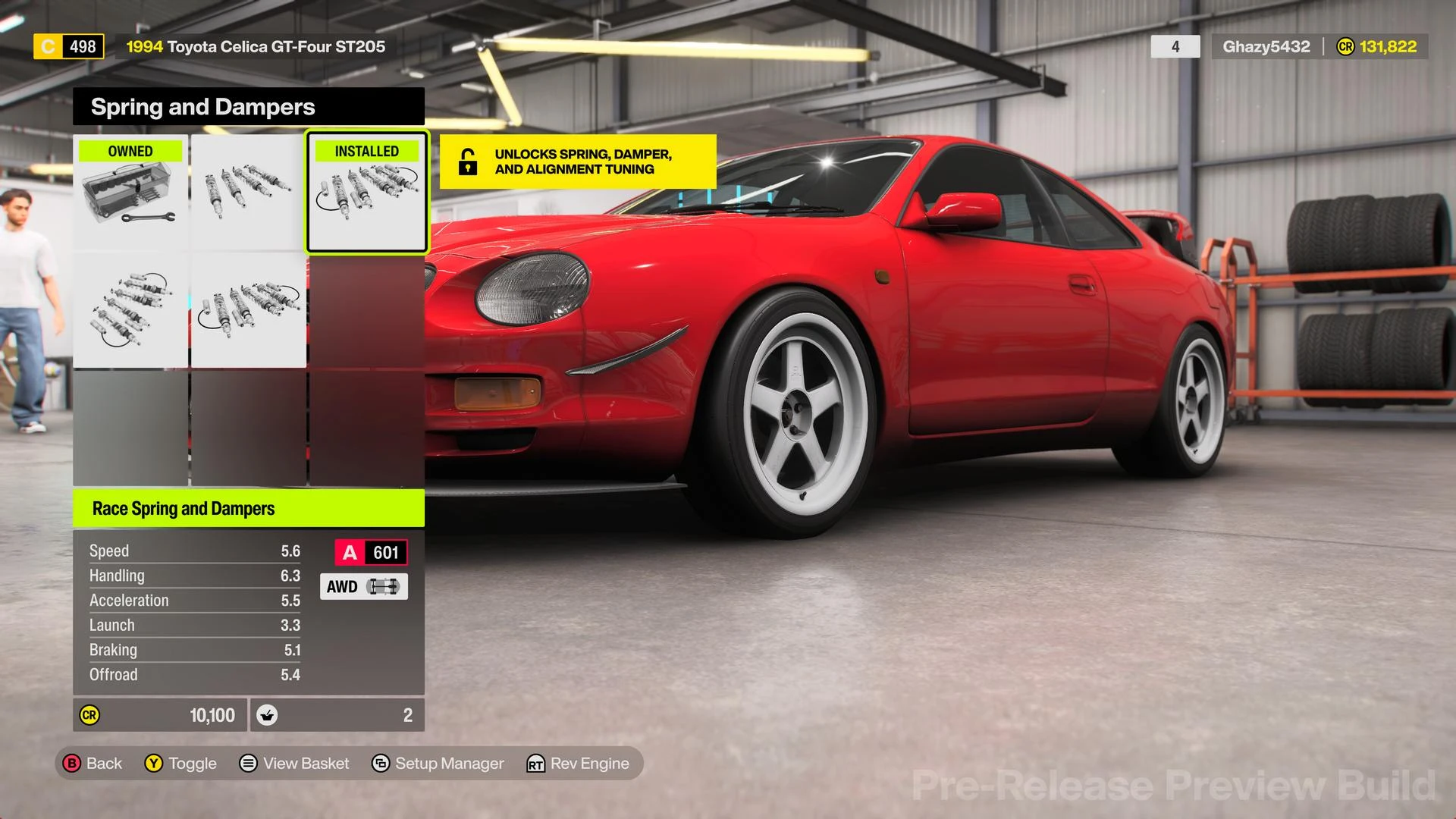Select the Drift Spring and Dampers option
The height and width of the screenshot is (819, 1456).
pos(246,311)
